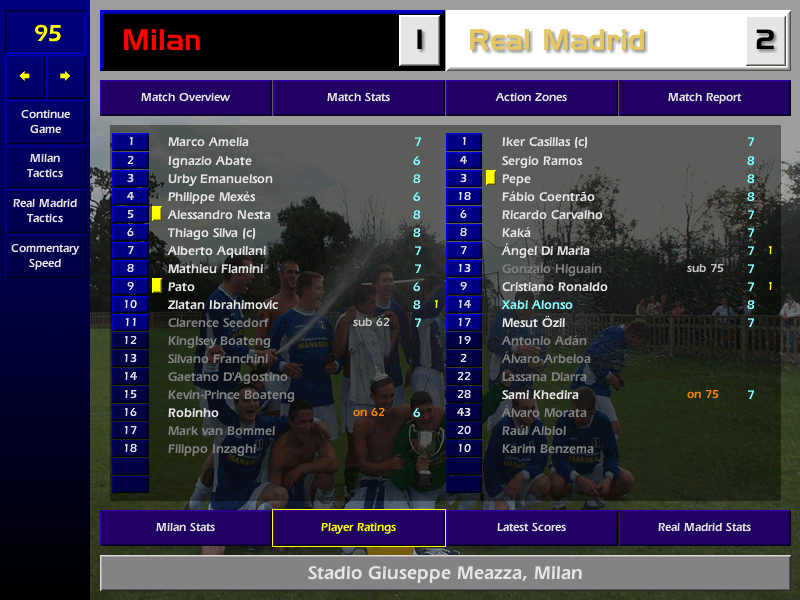Click the Real Madrid team name header

[595, 41]
